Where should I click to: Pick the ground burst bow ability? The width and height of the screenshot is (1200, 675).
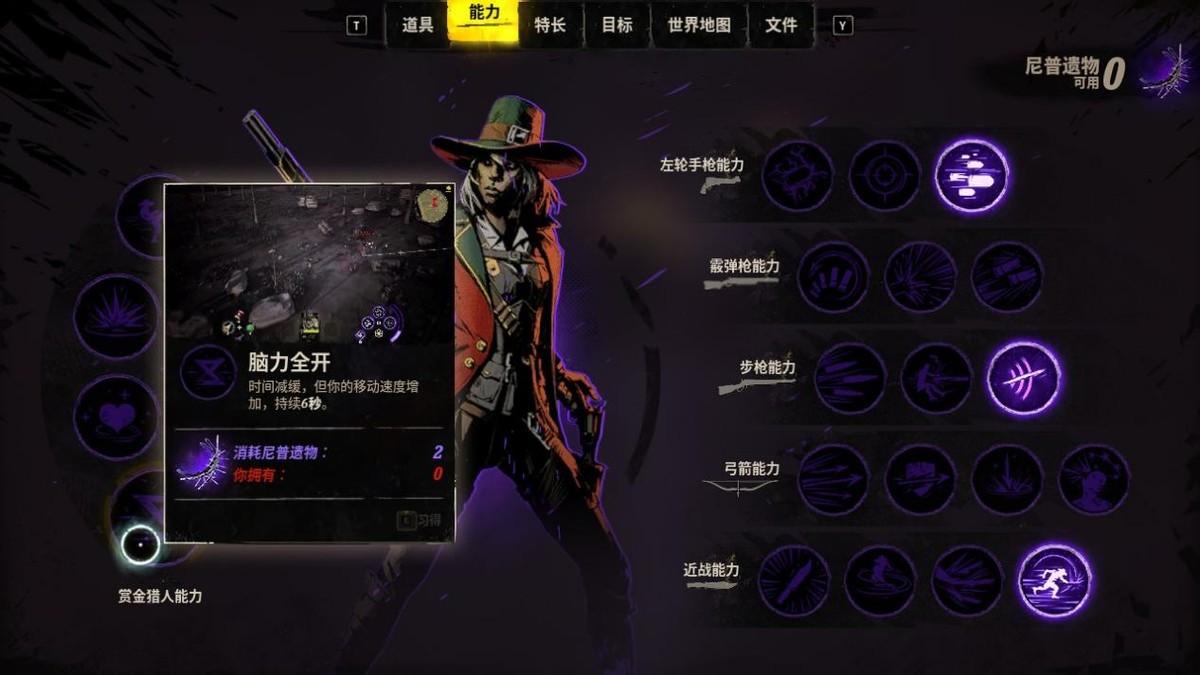tap(1007, 480)
